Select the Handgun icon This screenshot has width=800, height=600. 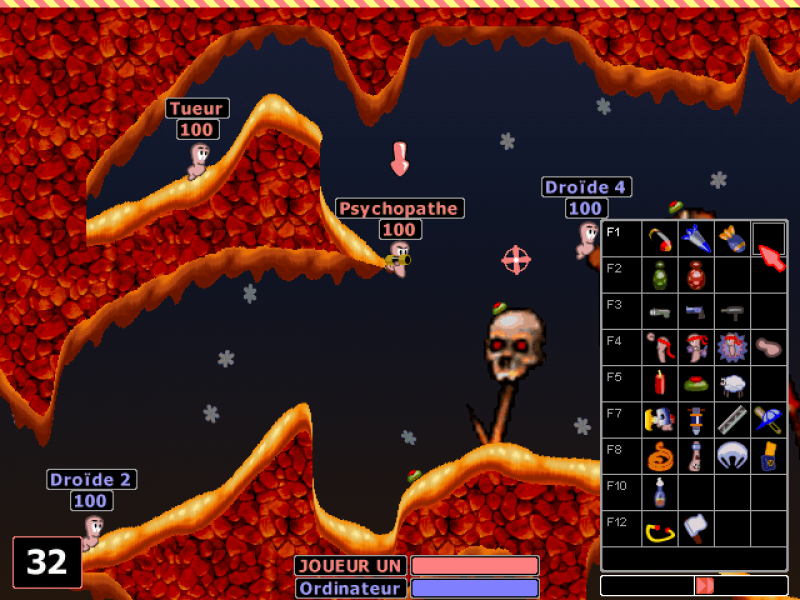[x=695, y=311]
